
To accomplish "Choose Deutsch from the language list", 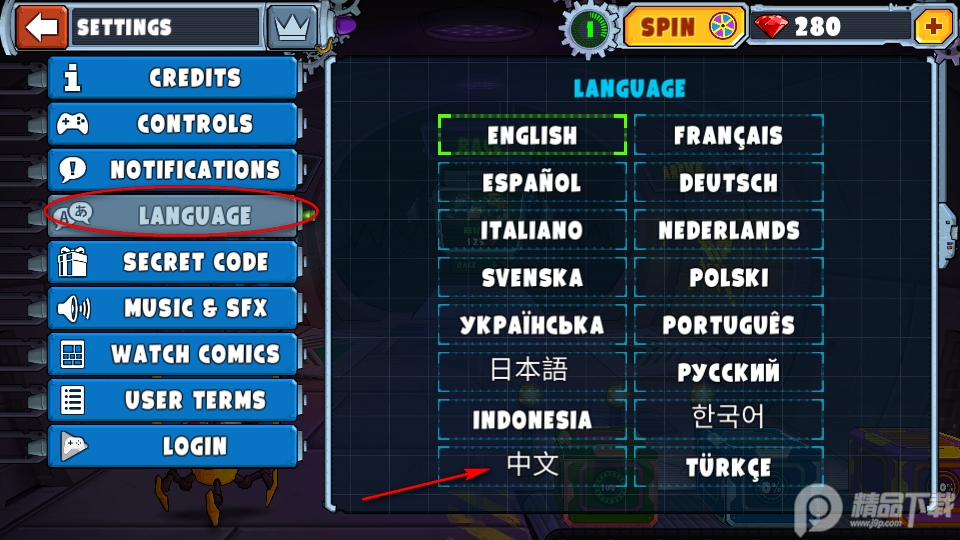I will [x=728, y=183].
